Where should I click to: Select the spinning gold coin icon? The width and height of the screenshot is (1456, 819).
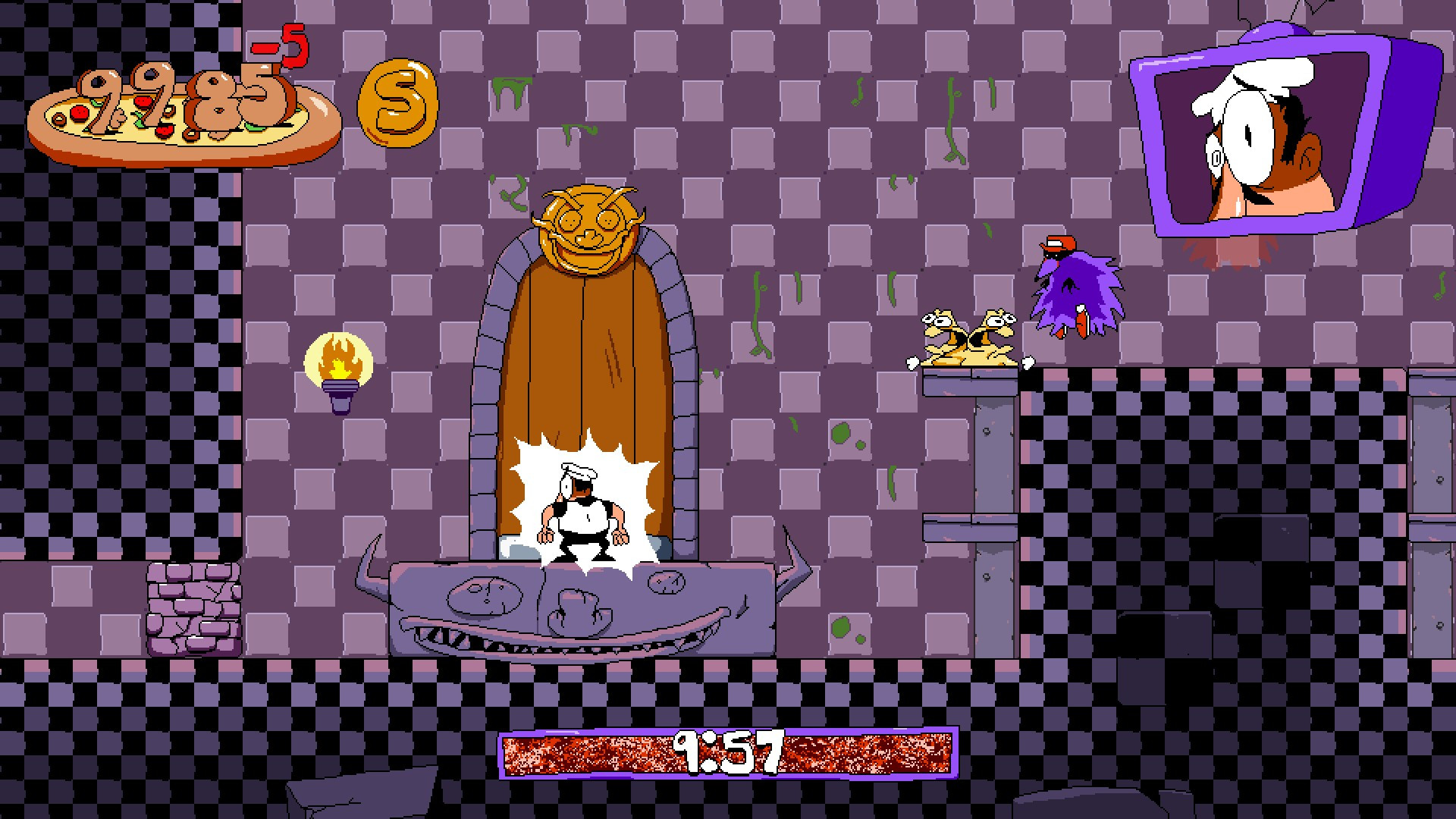397,104
